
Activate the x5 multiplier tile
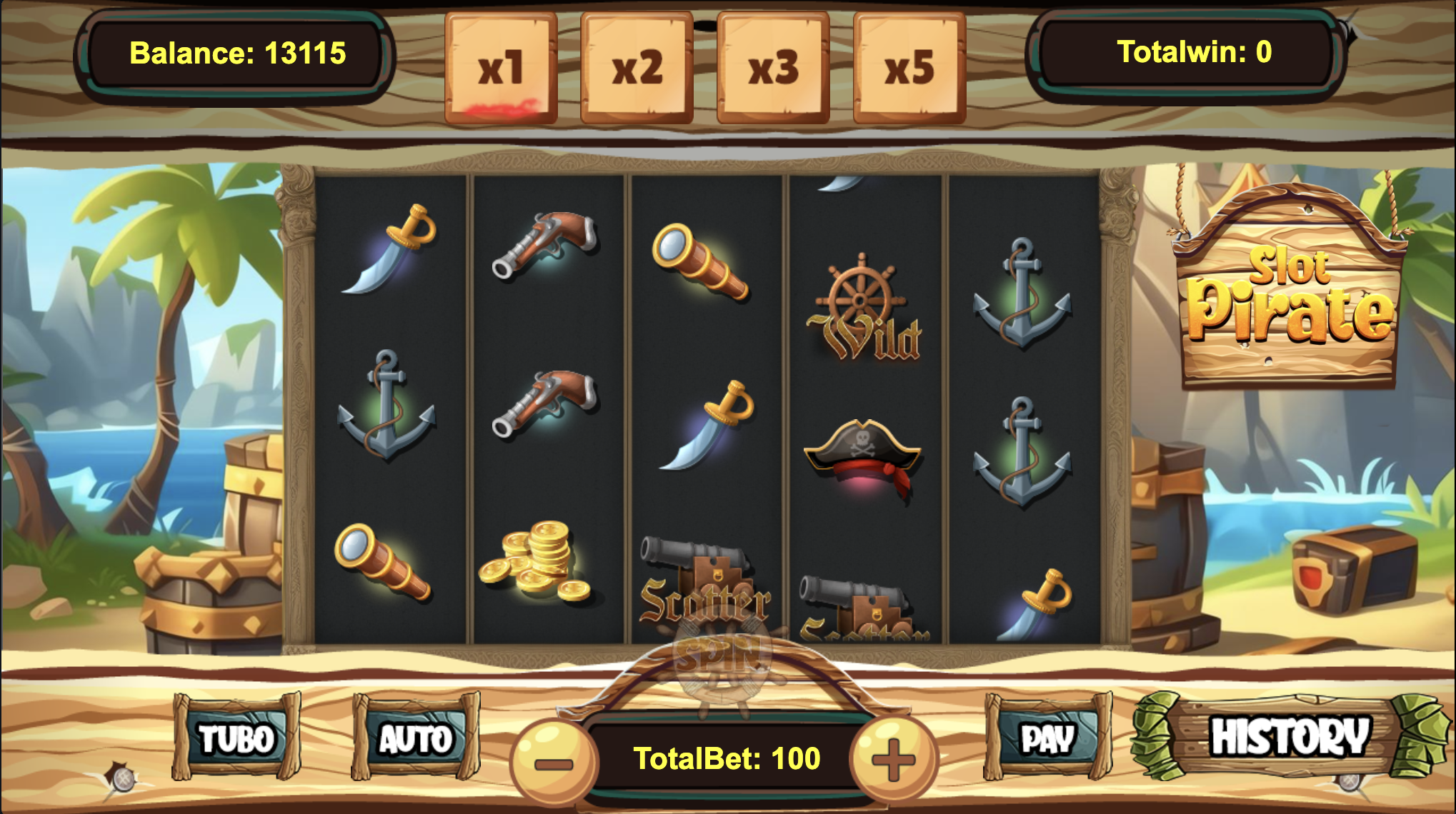coord(909,69)
